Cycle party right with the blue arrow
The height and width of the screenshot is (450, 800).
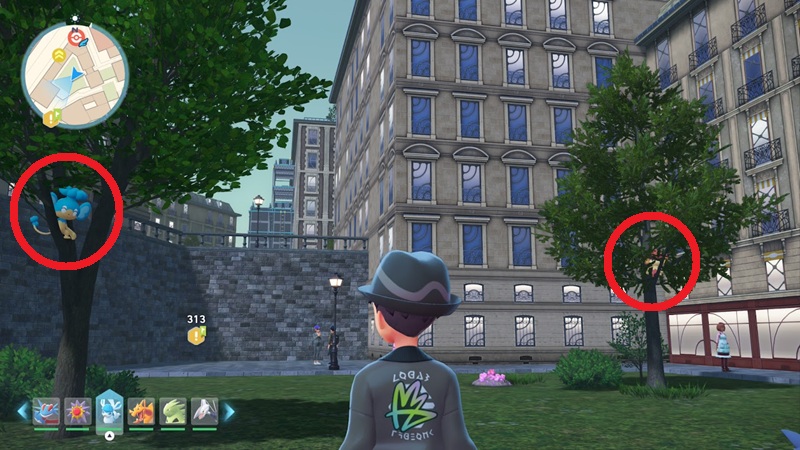tap(228, 411)
